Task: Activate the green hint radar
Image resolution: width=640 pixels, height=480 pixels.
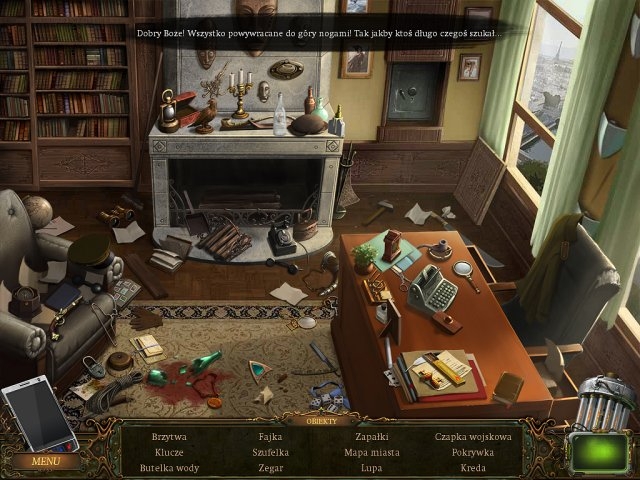Action: point(600,453)
